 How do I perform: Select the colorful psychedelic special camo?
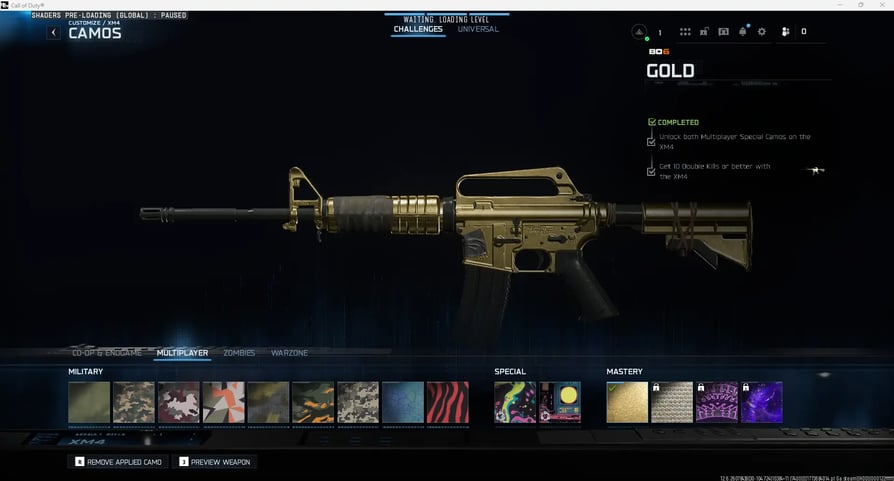[515, 402]
